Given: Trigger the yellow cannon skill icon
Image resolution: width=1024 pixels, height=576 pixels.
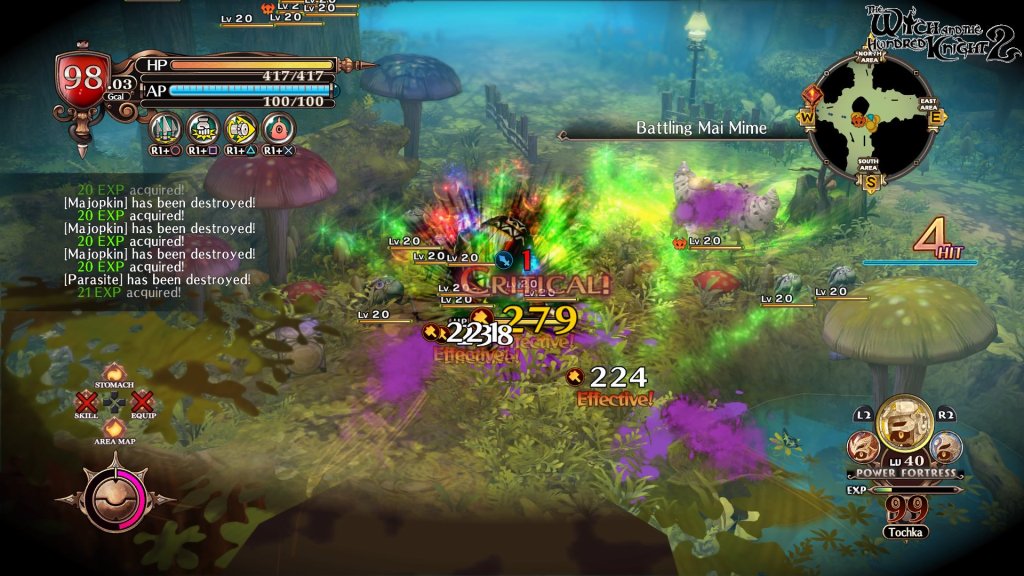Looking at the screenshot, I should coord(240,128).
